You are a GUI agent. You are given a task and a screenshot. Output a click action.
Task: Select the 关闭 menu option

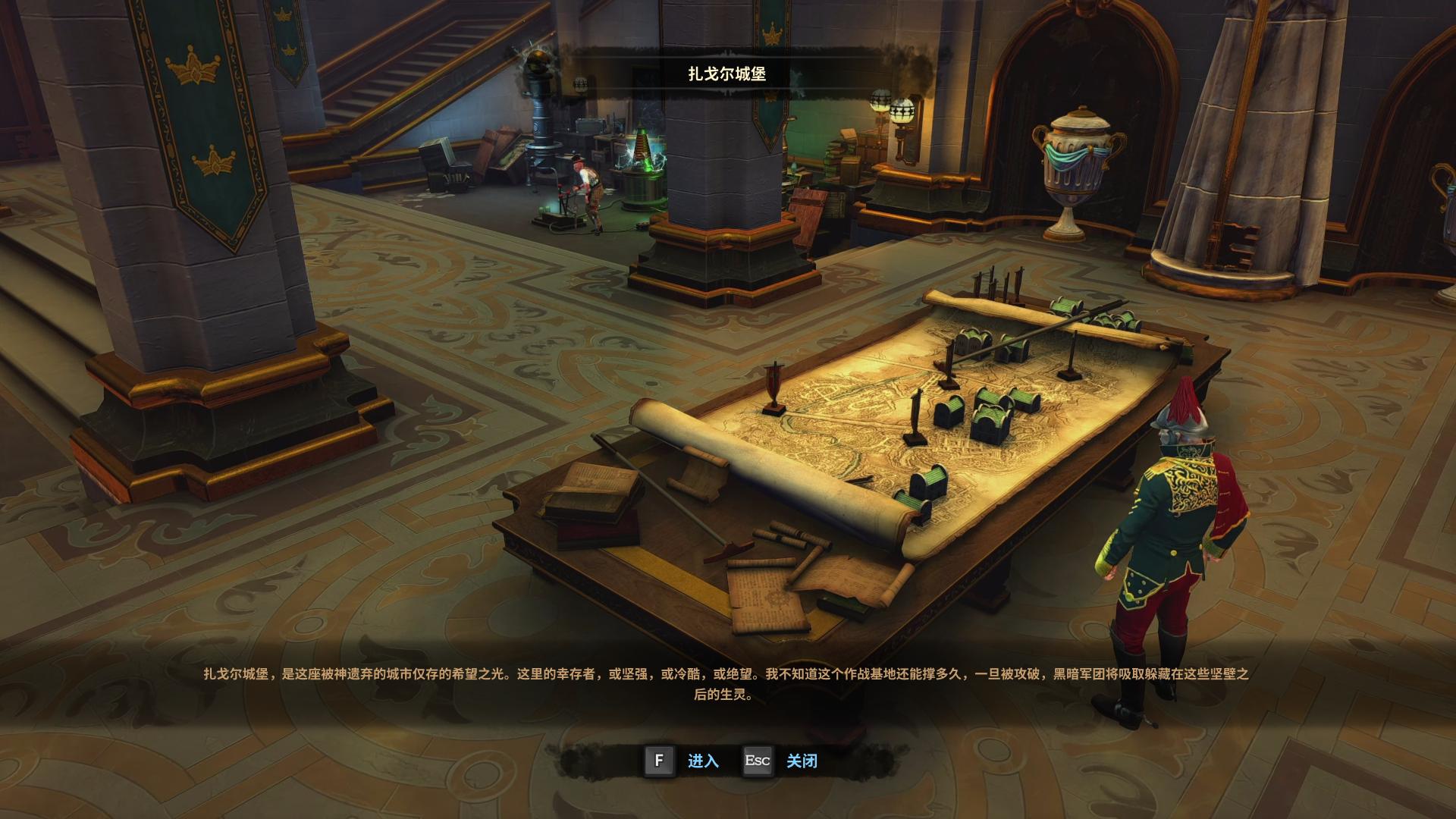click(x=803, y=762)
